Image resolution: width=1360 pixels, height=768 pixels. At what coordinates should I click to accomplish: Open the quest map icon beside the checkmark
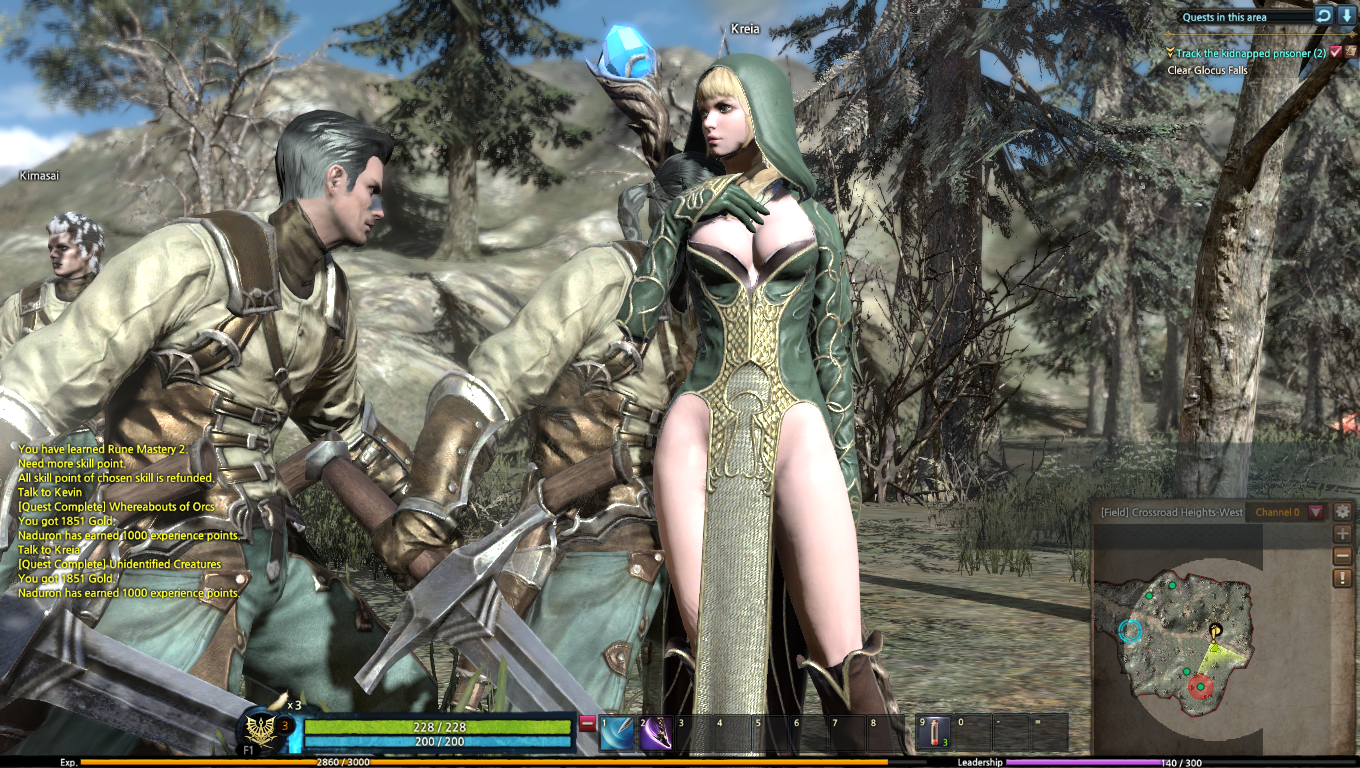1352,52
